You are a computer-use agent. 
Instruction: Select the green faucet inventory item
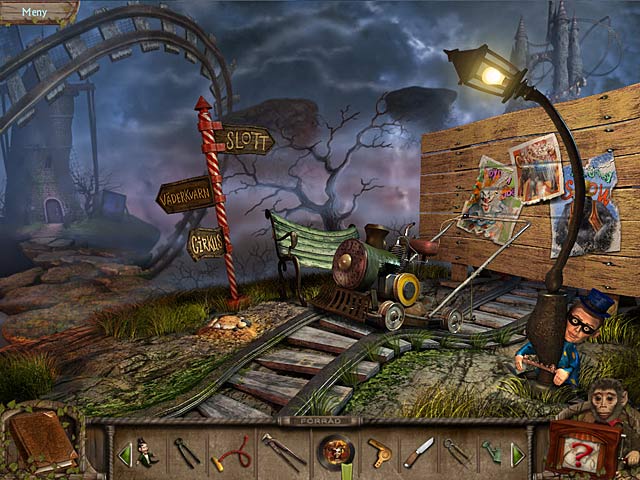point(492,453)
